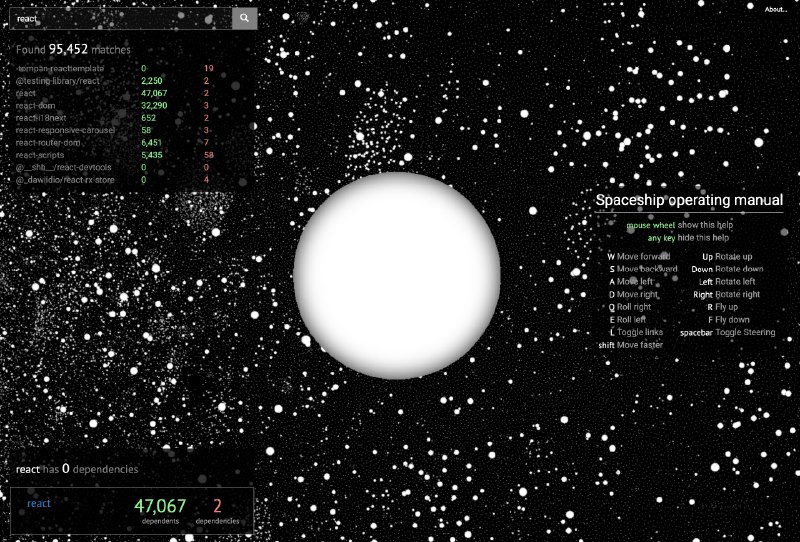This screenshot has width=800, height=542.
Task: Submit the search with the magnifier button
Action: coord(245,18)
